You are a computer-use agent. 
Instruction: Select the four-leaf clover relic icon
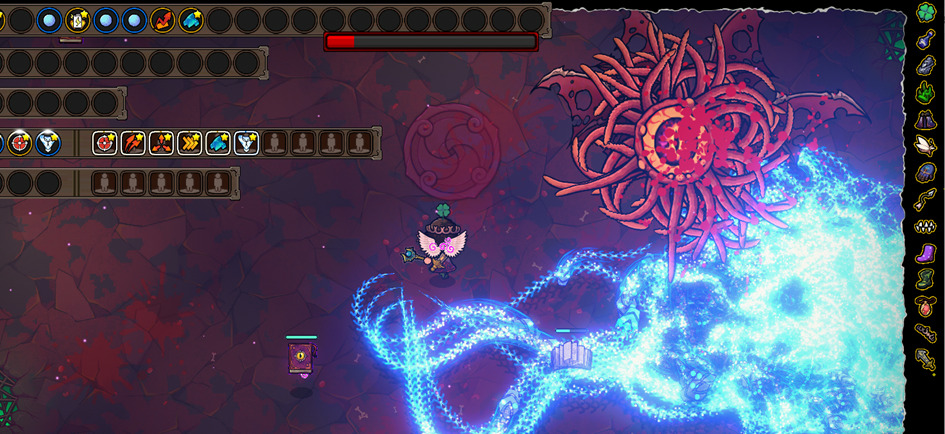tap(926, 12)
